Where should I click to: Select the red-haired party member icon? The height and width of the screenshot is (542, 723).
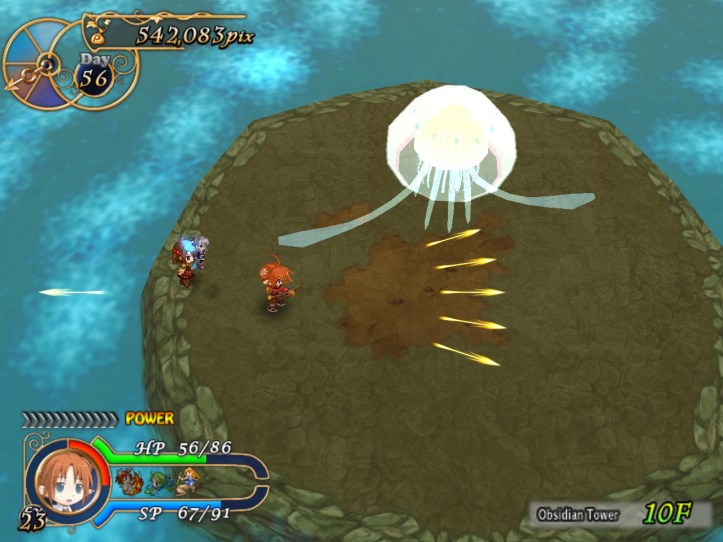(127, 480)
